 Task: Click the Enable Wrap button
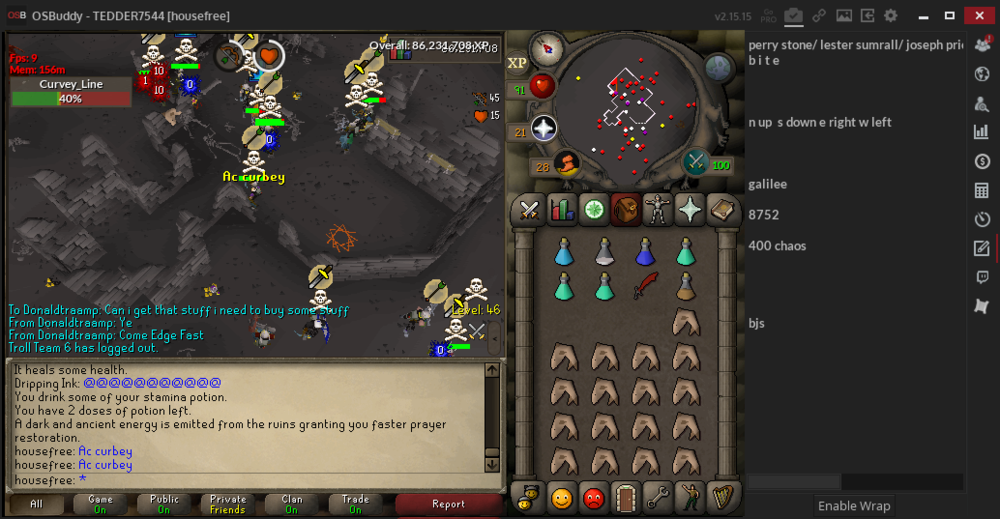(854, 506)
